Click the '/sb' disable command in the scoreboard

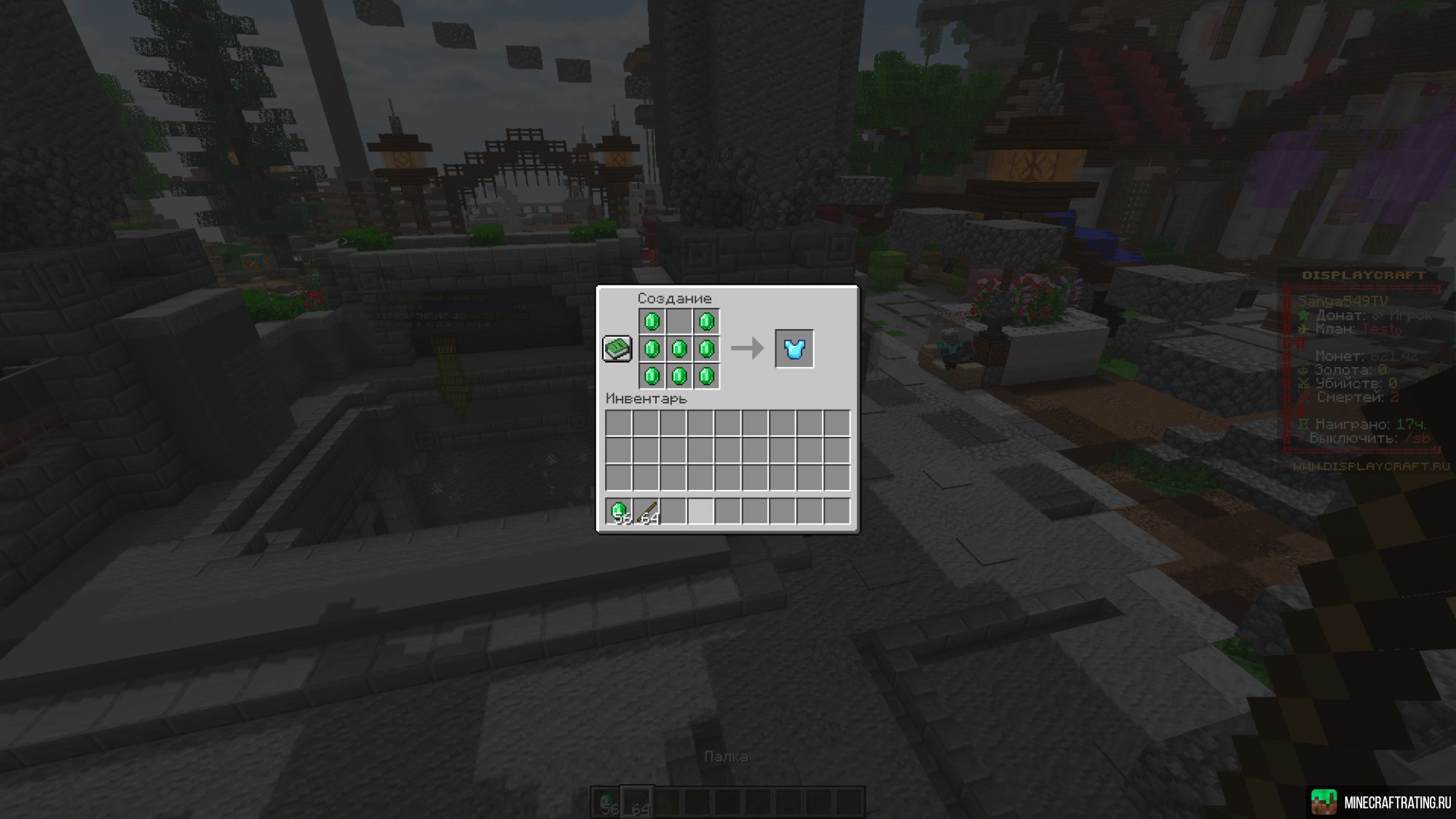(x=1417, y=438)
